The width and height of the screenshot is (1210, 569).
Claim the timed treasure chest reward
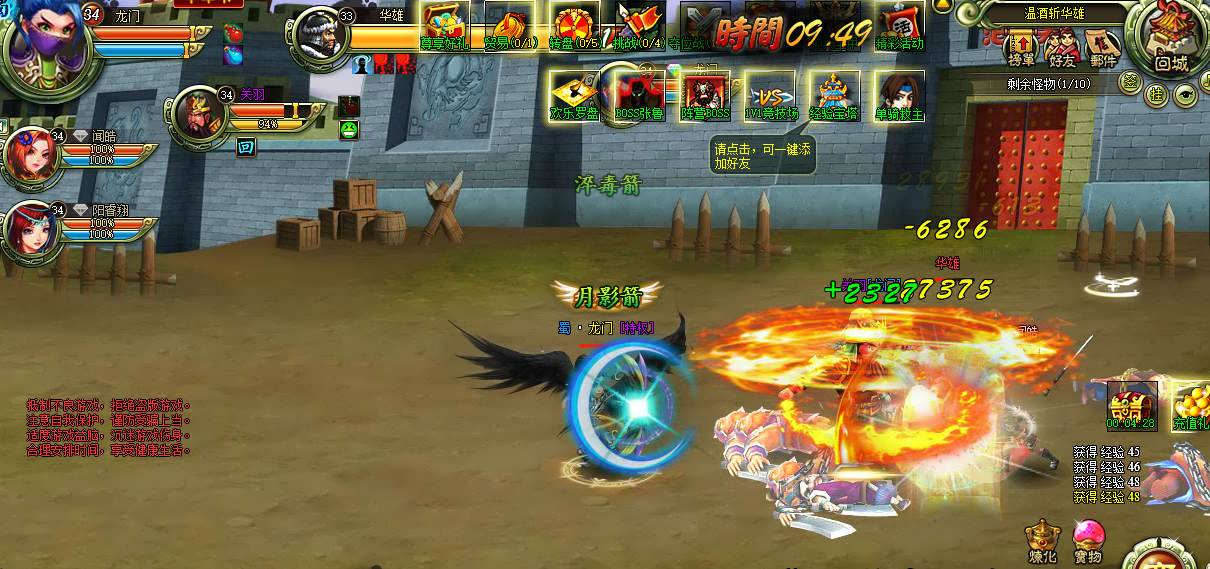[1131, 402]
